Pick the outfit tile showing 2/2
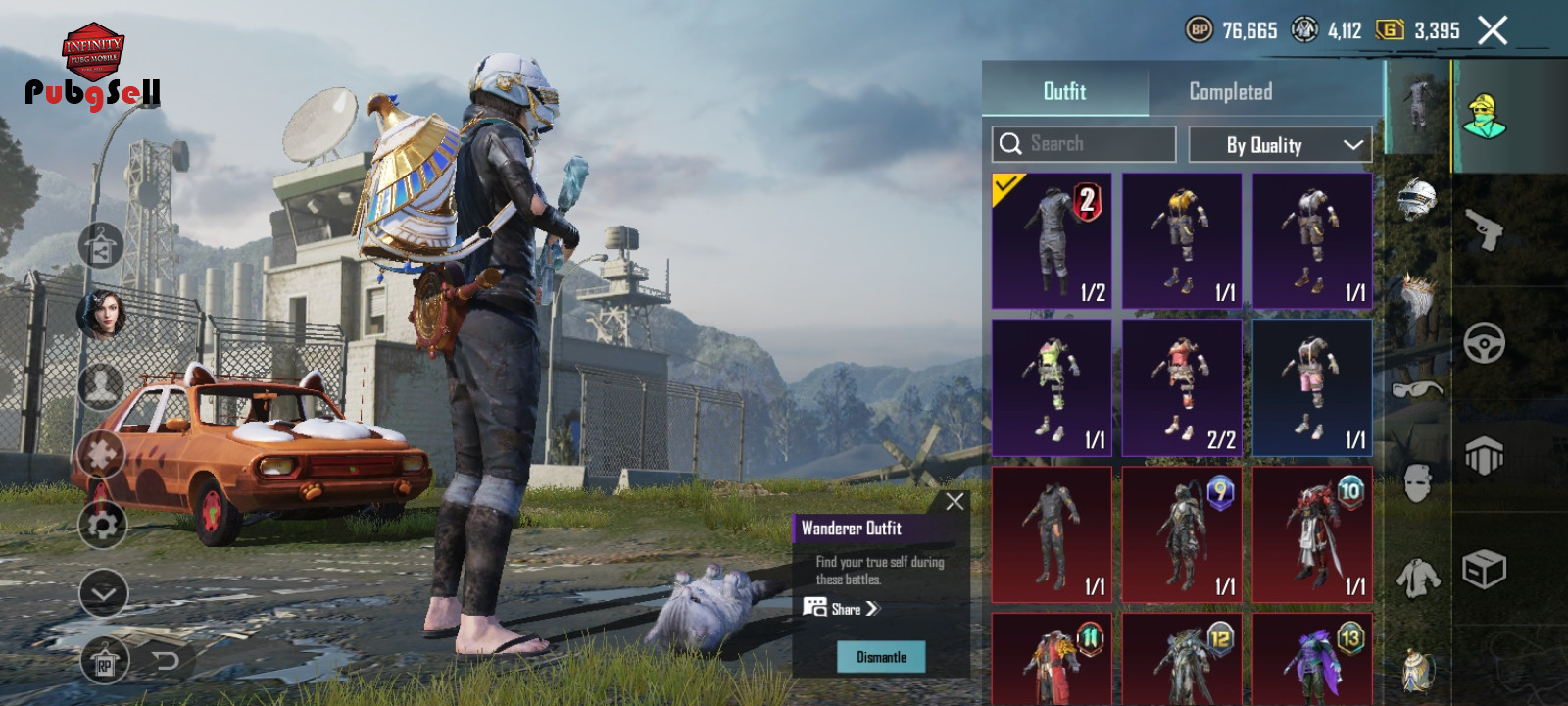Image resolution: width=1568 pixels, height=706 pixels. coord(1182,388)
